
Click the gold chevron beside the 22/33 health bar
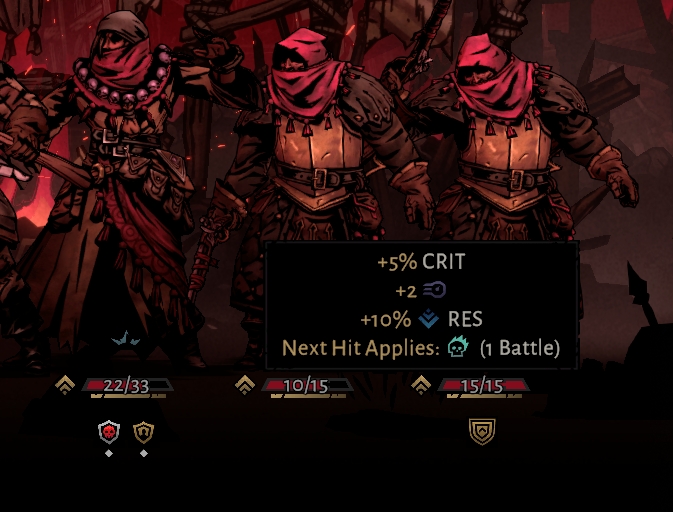[x=66, y=385]
